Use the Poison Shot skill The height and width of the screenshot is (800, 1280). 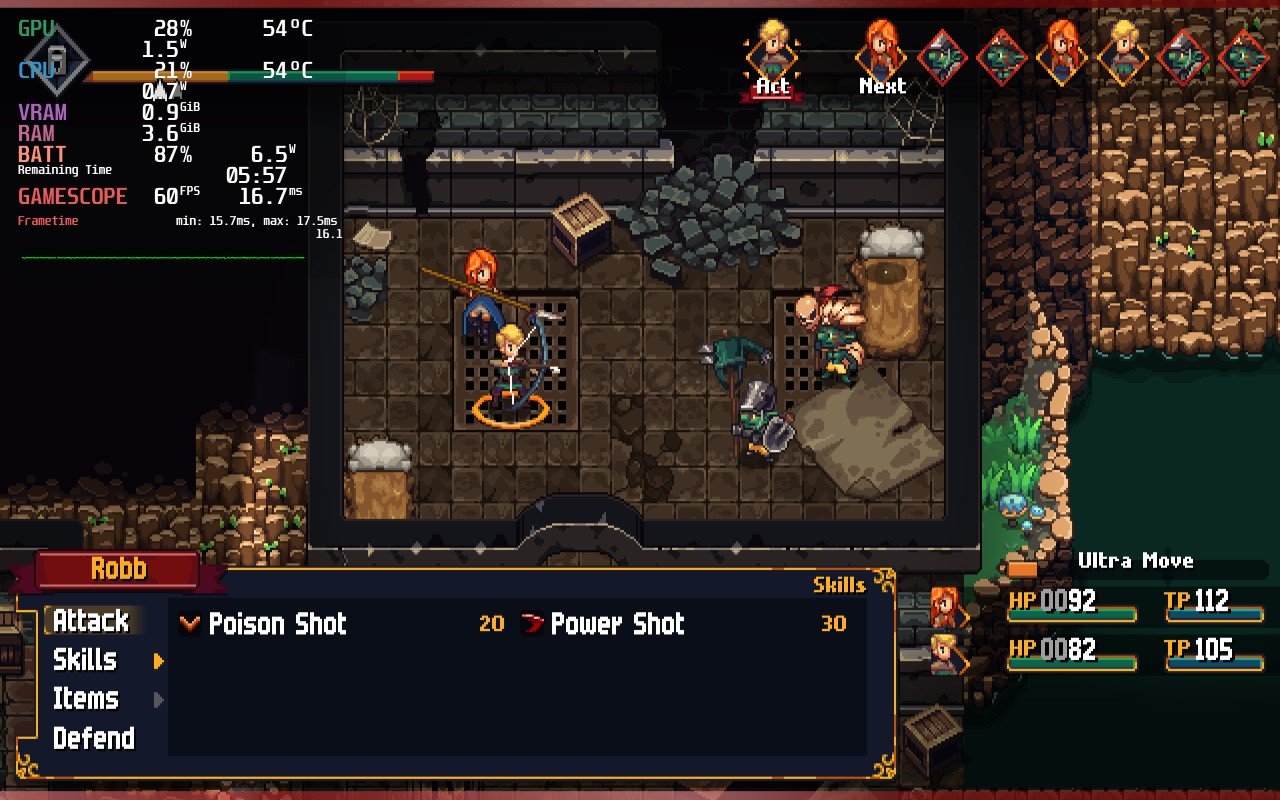coord(277,624)
